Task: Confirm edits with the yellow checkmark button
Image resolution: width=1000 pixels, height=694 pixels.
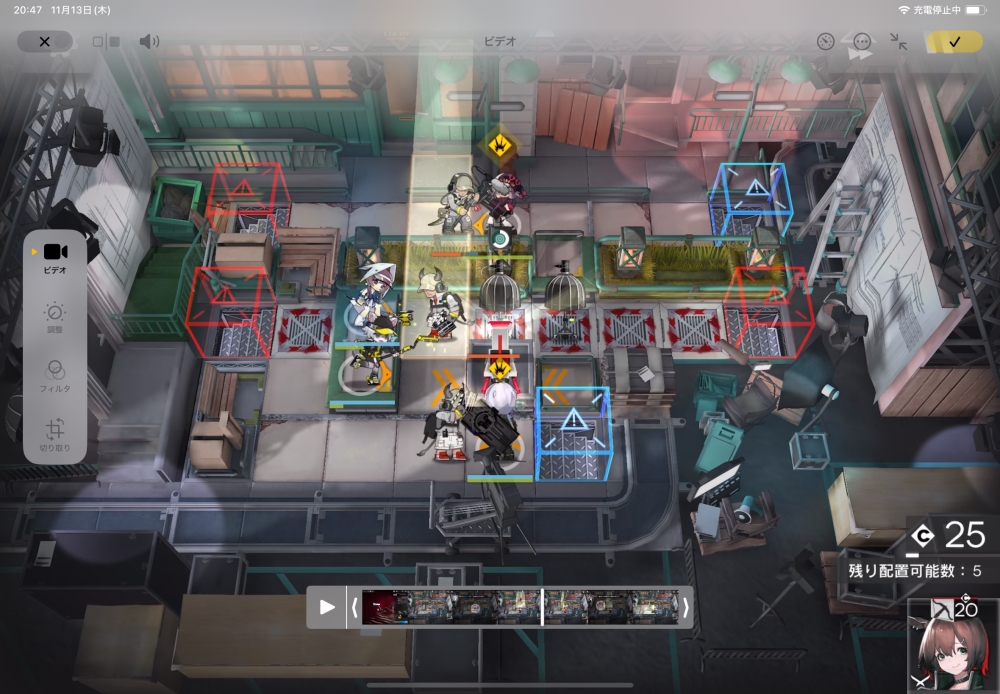Action: (x=953, y=42)
